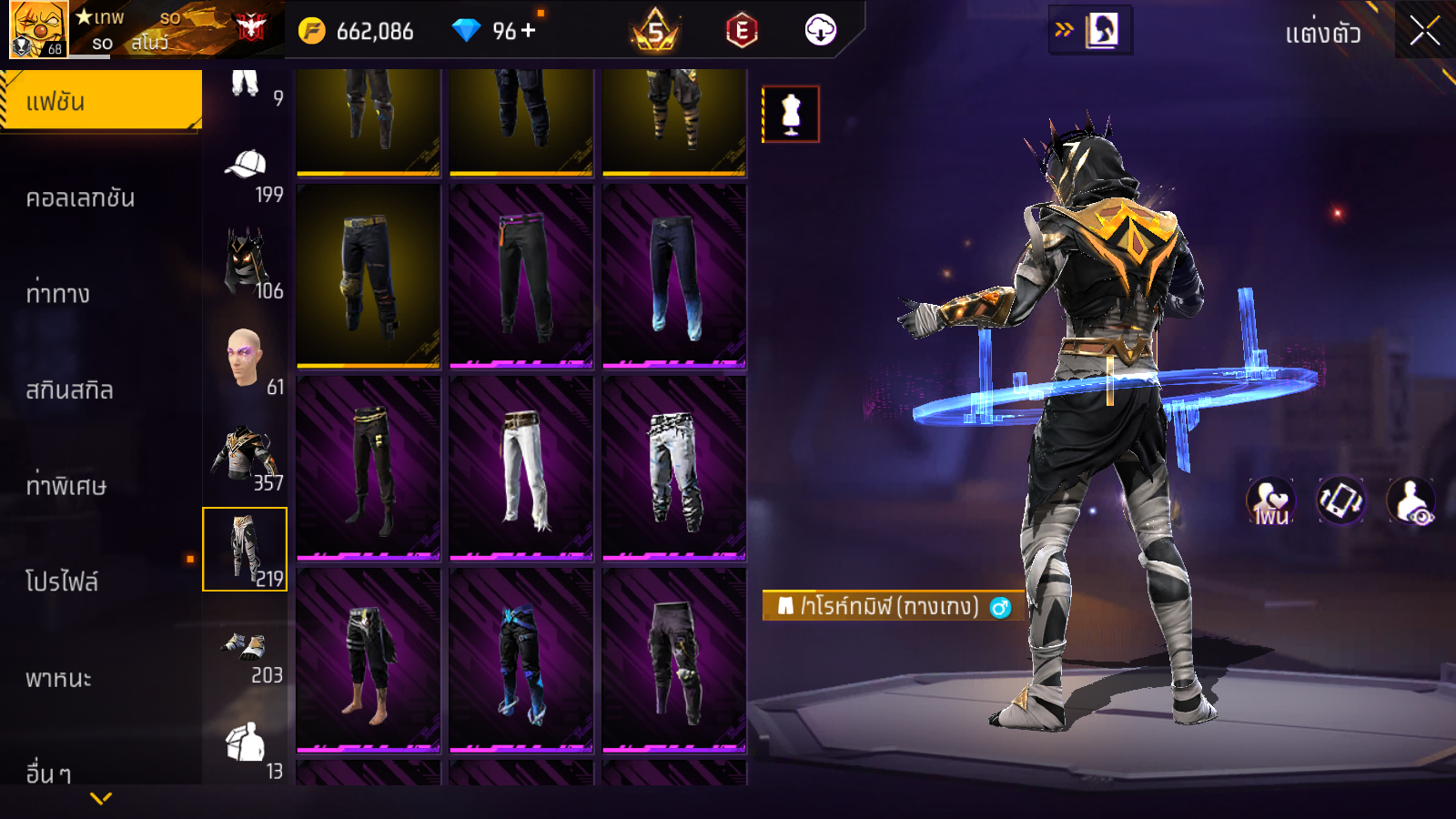
Task: Switch to the พาหนะ vehicle tab
Action: pyautogui.click(x=59, y=679)
